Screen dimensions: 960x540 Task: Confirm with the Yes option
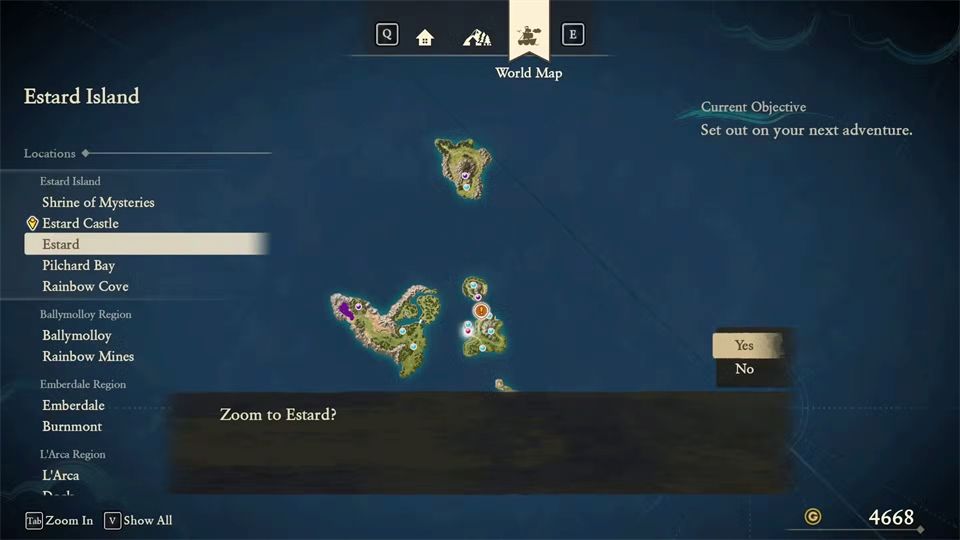click(745, 345)
